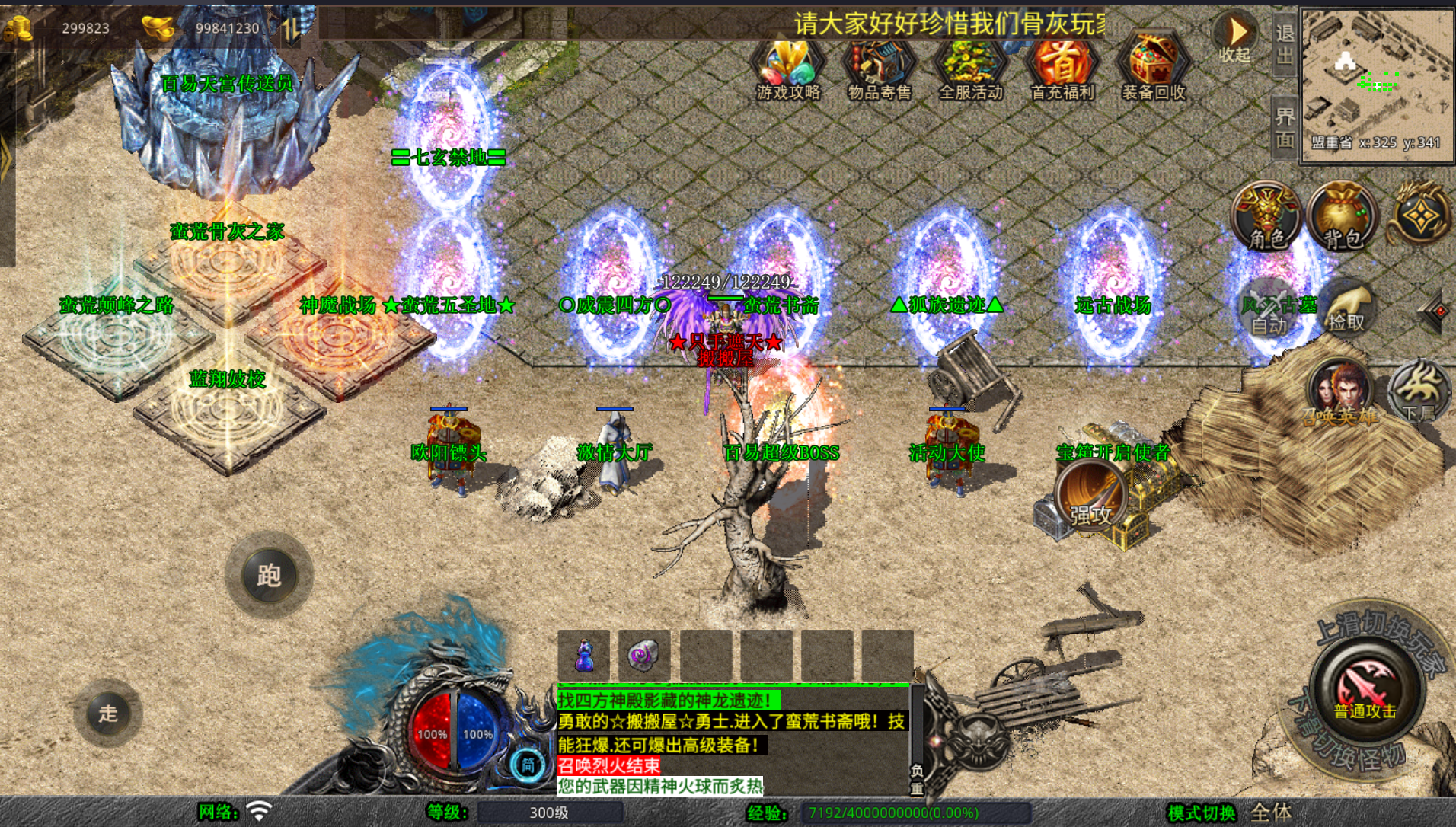Collapse the top icon row with 收起
1456x827 pixels.
pyautogui.click(x=1235, y=38)
